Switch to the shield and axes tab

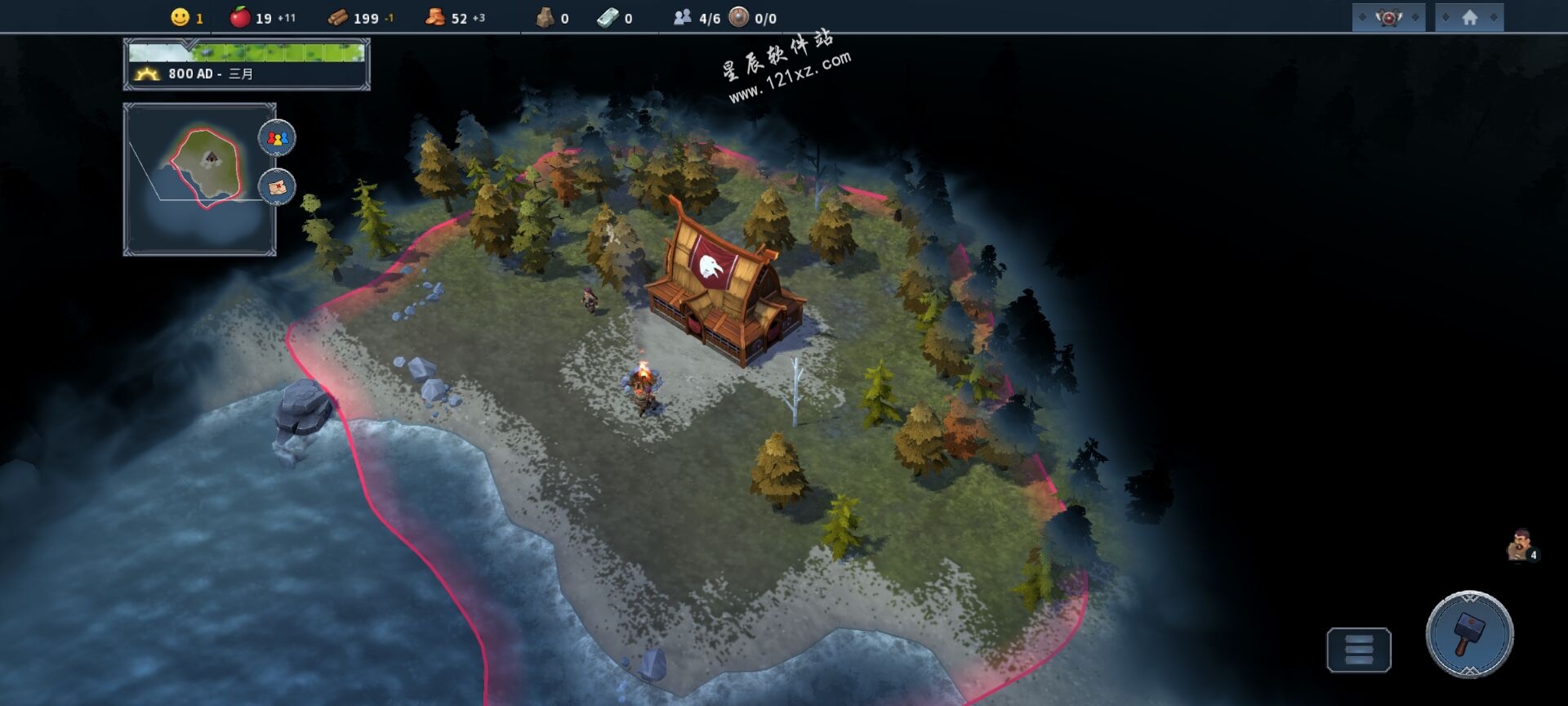tap(1388, 17)
